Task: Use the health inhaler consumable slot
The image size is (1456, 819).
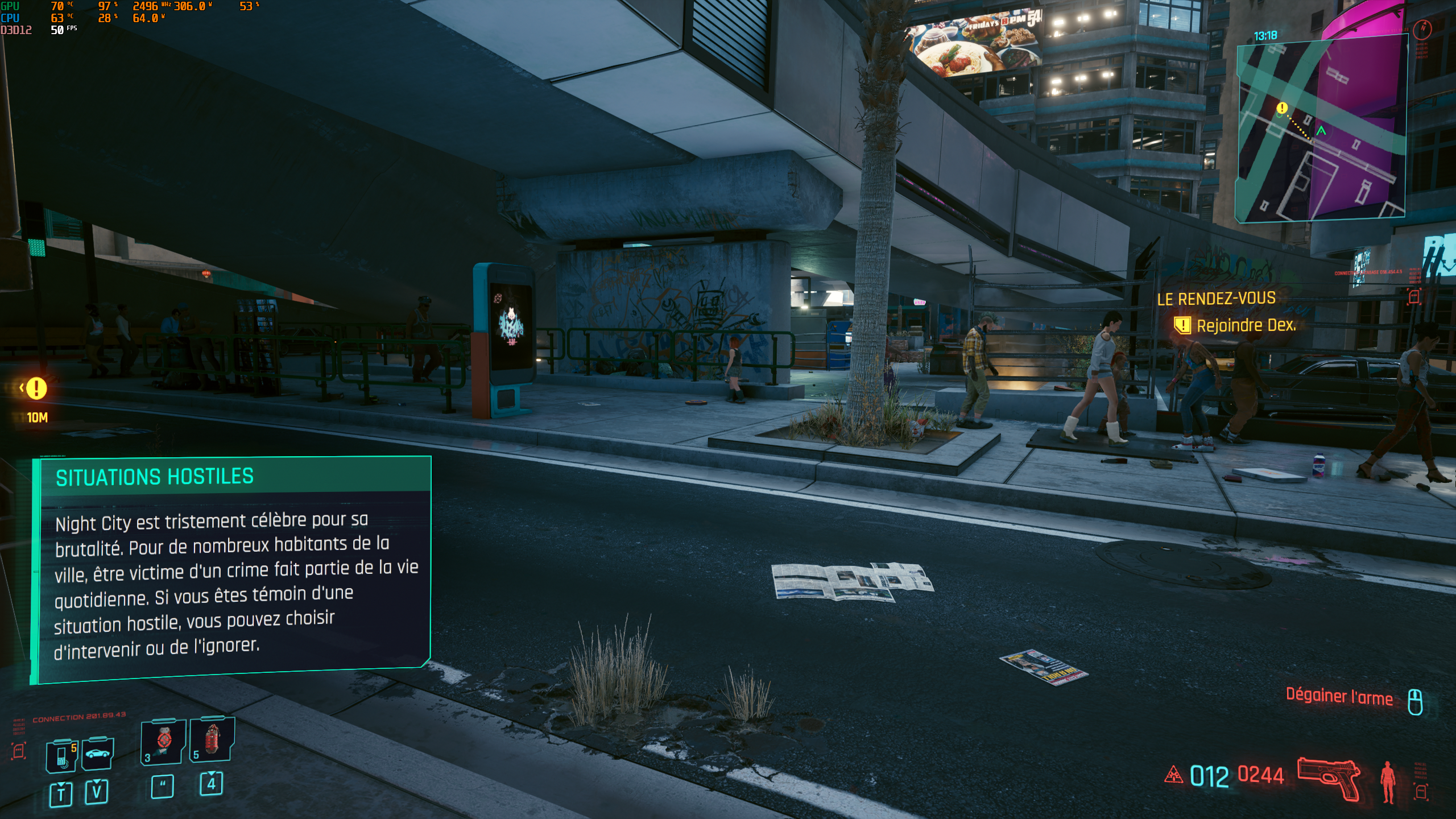Action: (163, 742)
